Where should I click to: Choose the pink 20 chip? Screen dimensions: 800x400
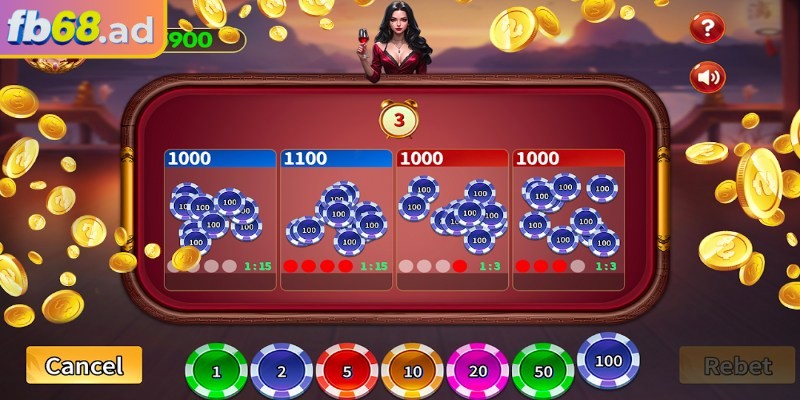[478, 371]
